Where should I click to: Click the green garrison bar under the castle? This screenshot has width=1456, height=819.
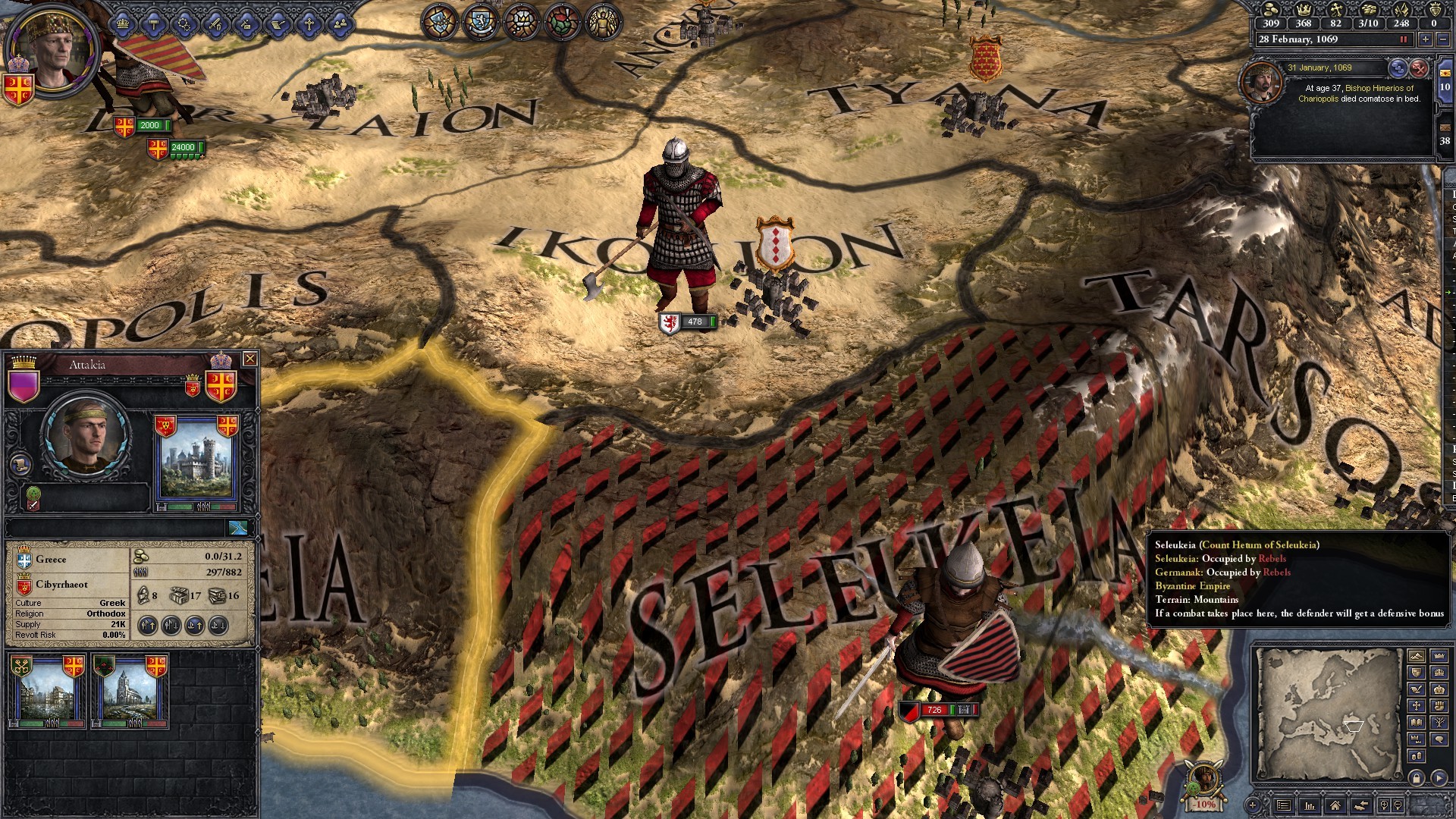178,507
